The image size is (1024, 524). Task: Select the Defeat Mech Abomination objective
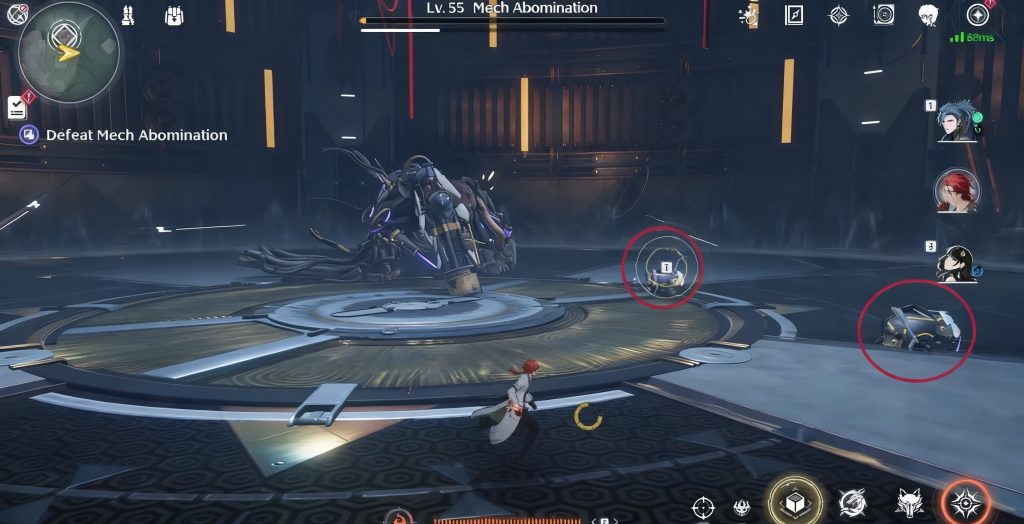click(136, 135)
